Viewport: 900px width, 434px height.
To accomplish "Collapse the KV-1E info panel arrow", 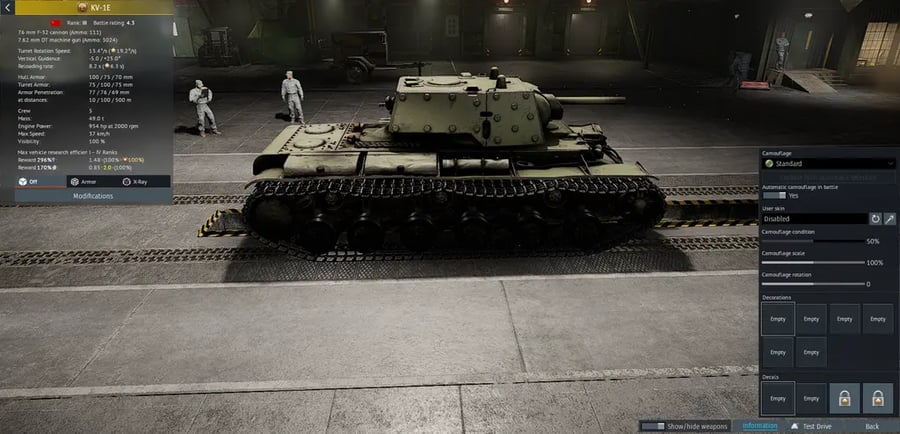I will 7,5.
